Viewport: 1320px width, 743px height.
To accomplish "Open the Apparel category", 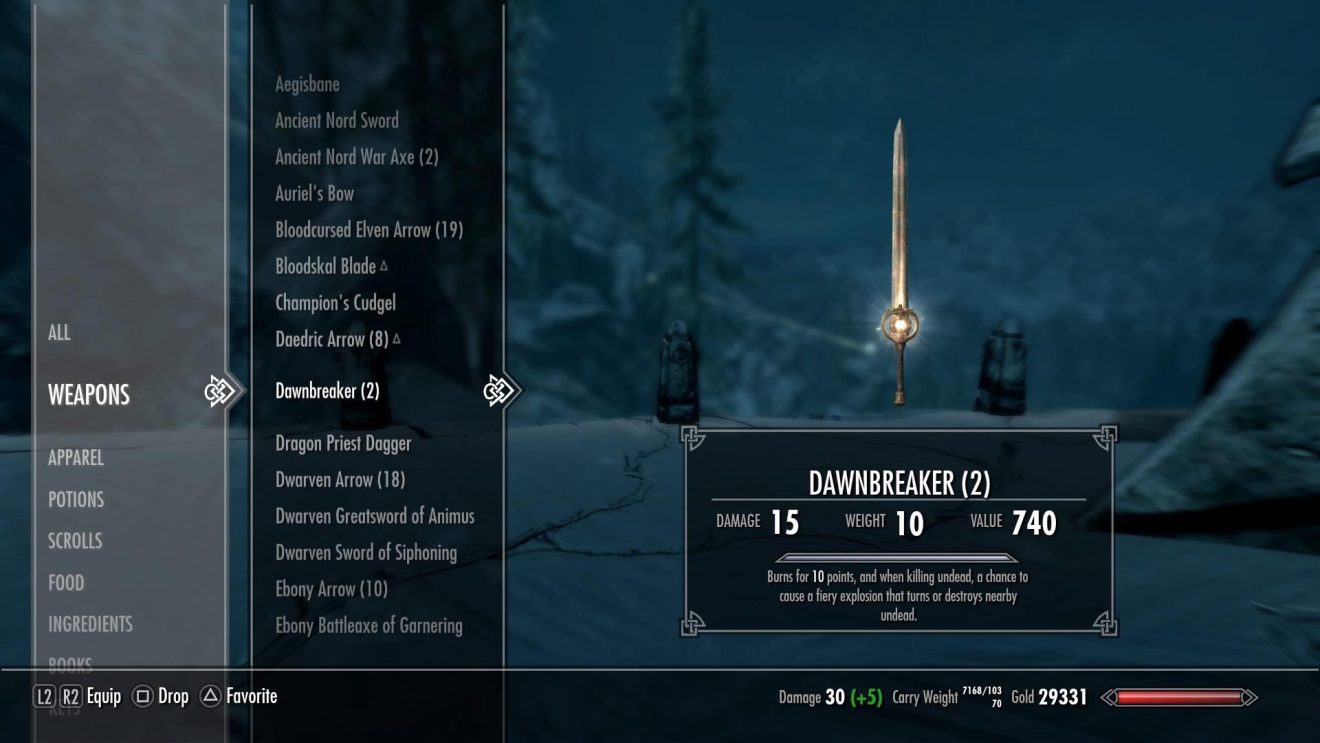I will [76, 458].
